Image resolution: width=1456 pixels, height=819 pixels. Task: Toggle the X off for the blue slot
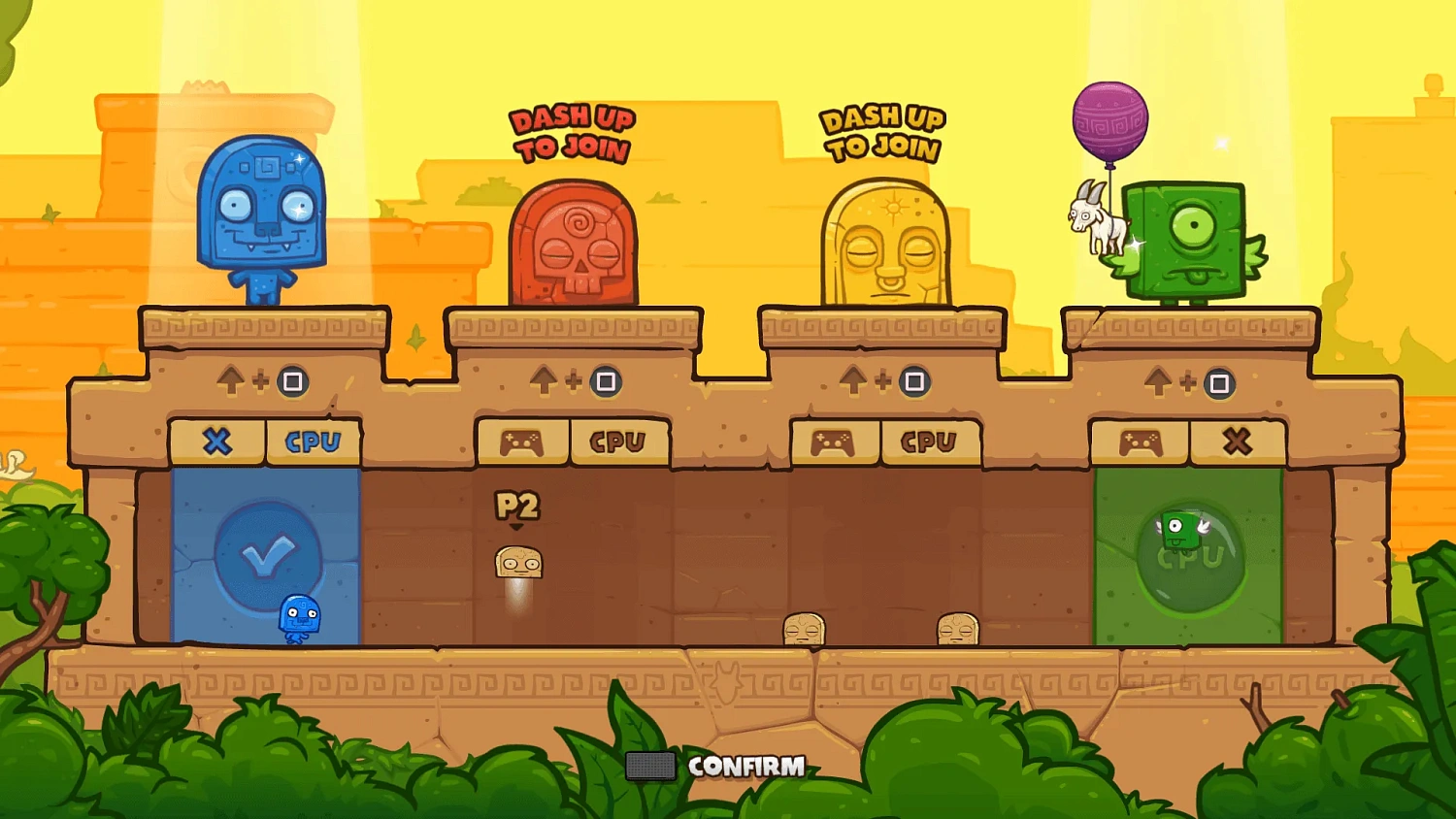point(216,442)
